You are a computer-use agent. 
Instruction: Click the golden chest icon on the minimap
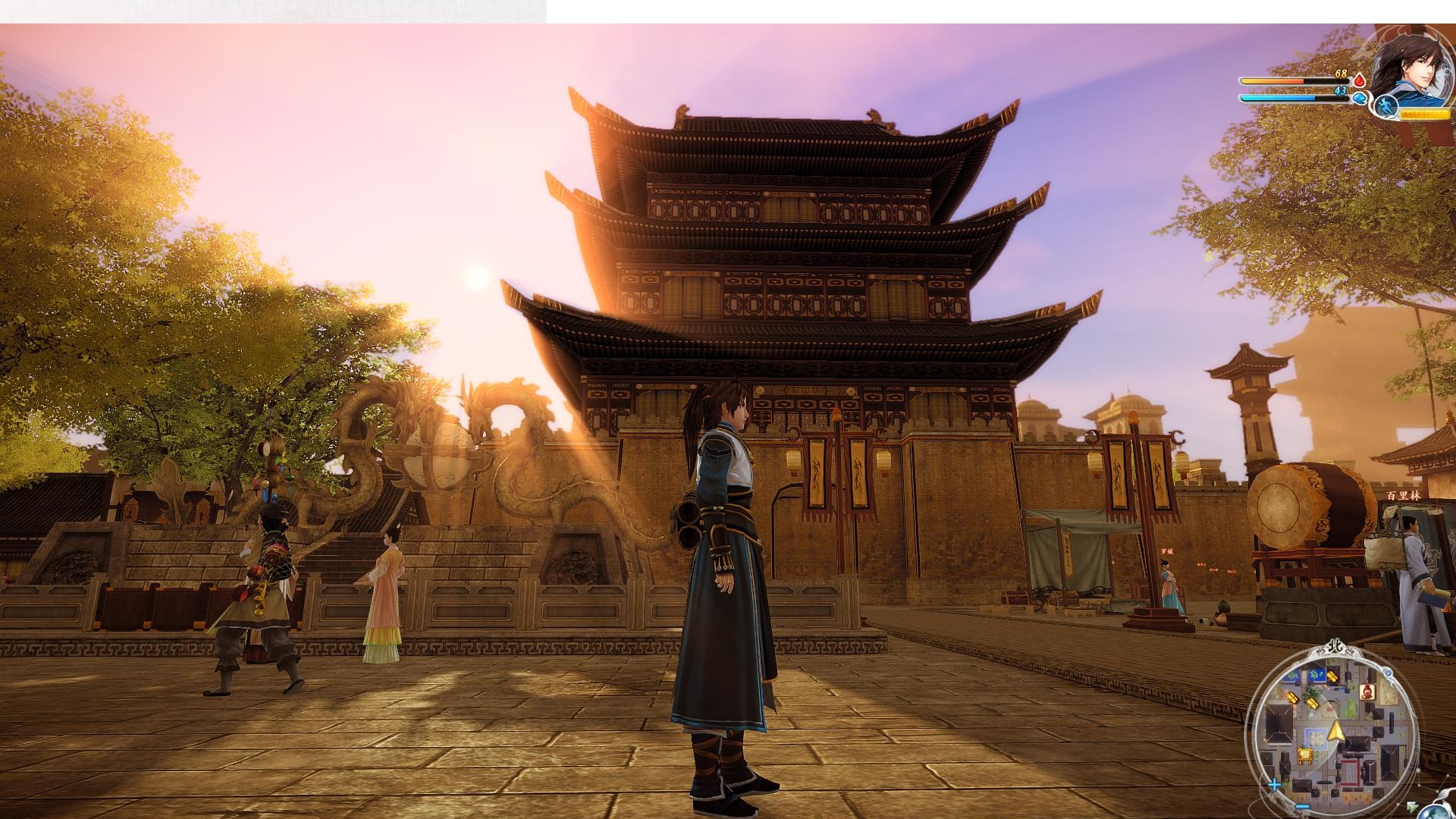click(1305, 755)
